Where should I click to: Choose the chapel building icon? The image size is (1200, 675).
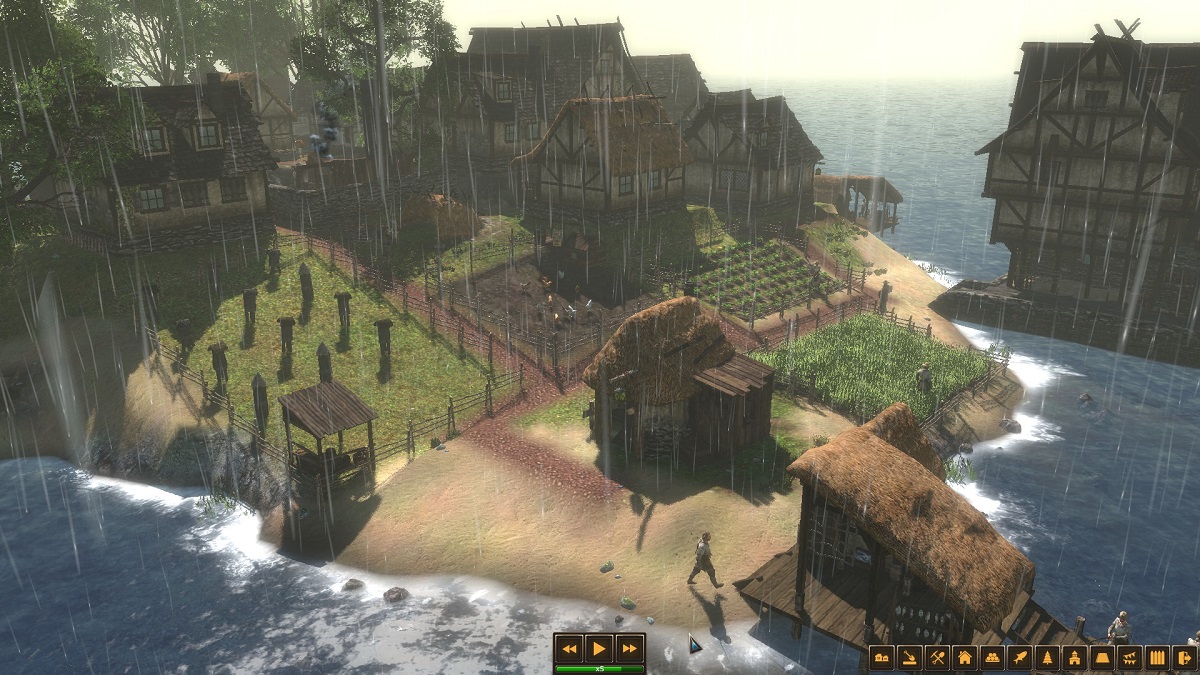[x=1074, y=658]
